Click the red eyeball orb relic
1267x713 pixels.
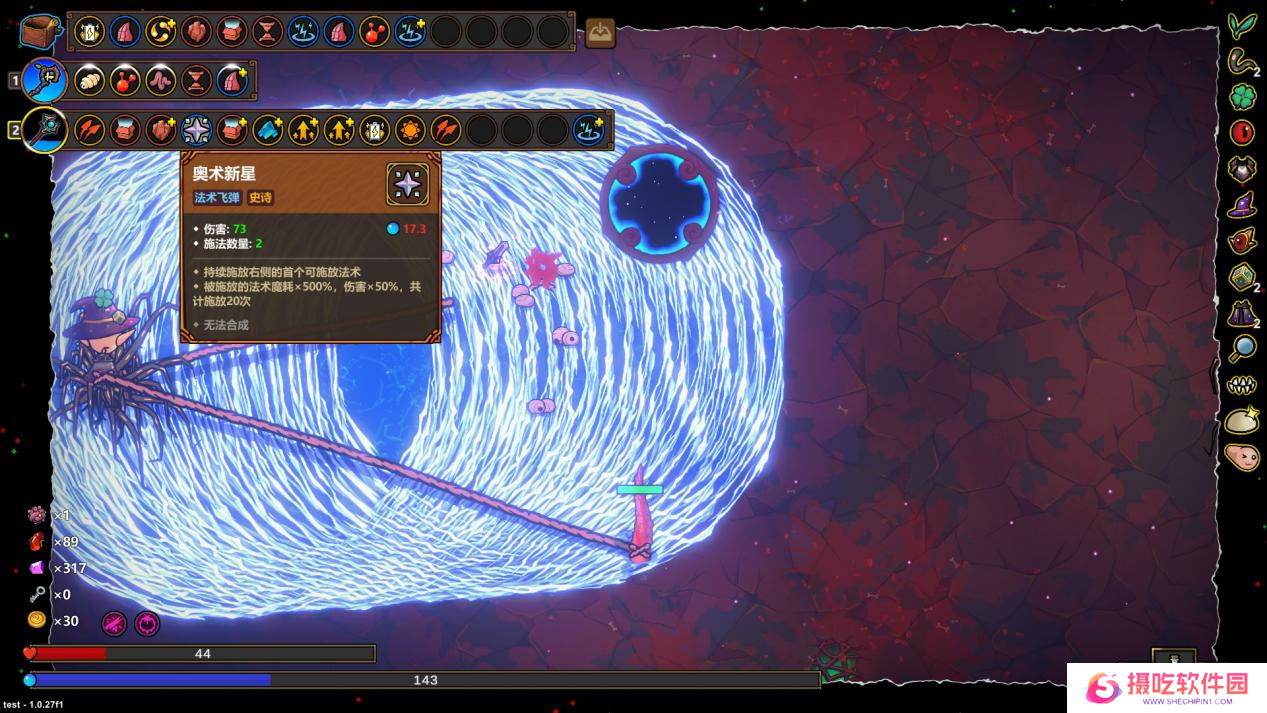[1242, 132]
